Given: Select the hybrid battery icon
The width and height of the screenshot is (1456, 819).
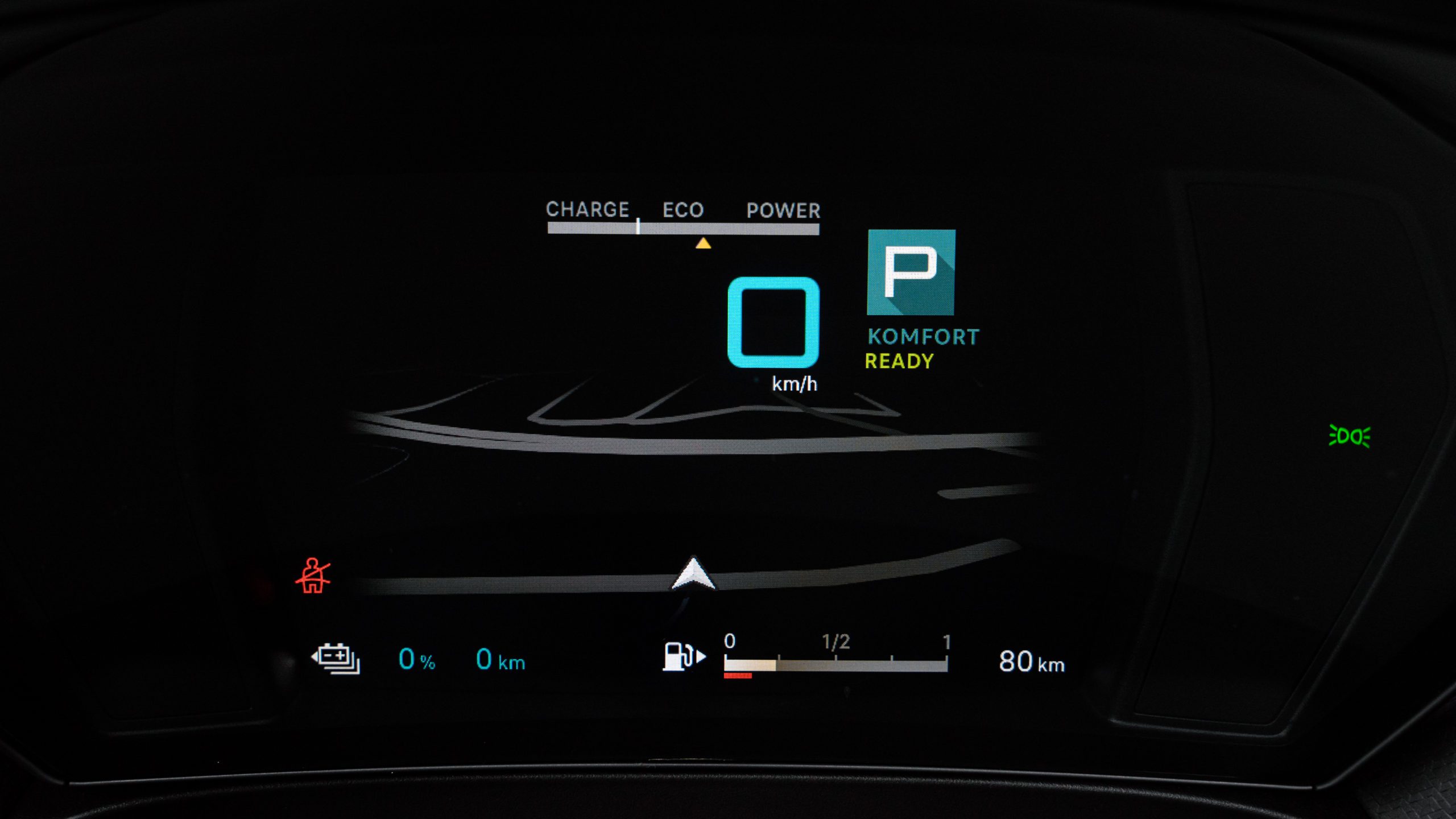Looking at the screenshot, I should pos(336,659).
